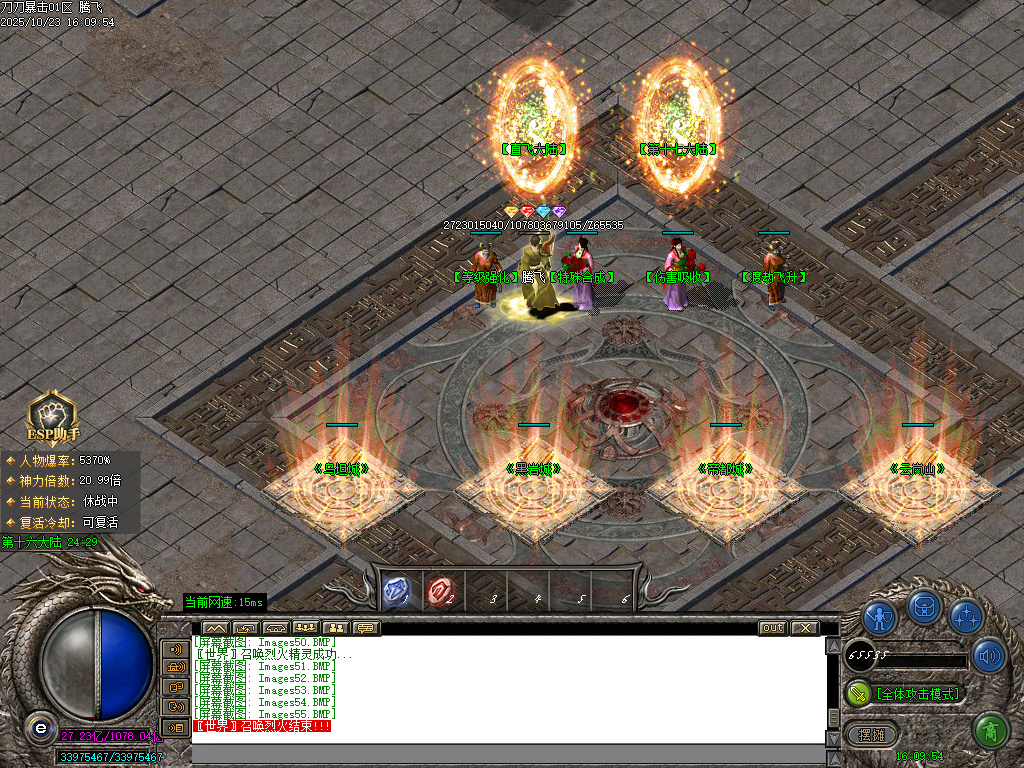Click the 'out' button above the chat
The height and width of the screenshot is (768, 1024).
coord(772,628)
